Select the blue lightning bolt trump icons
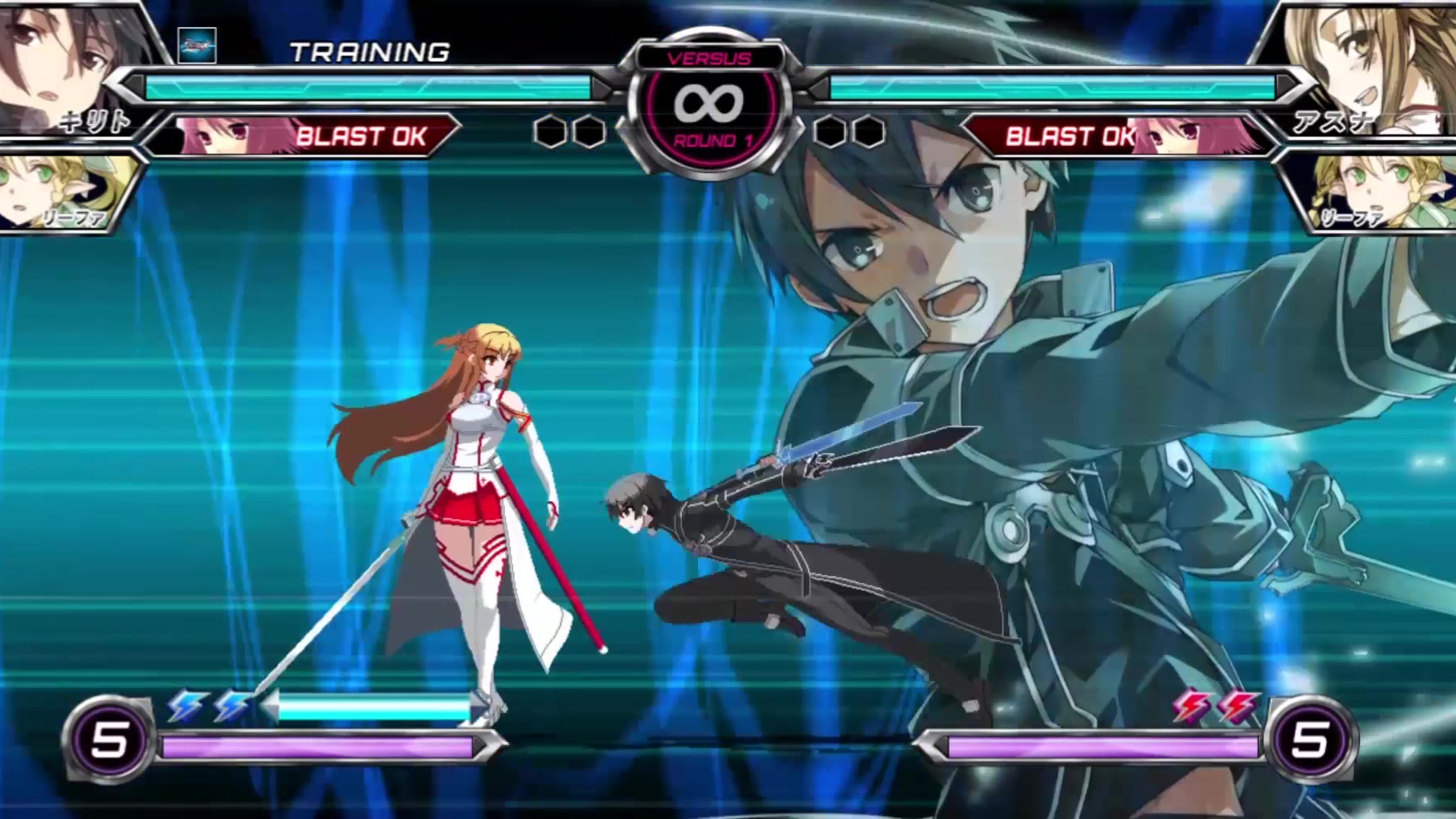 click(209, 707)
